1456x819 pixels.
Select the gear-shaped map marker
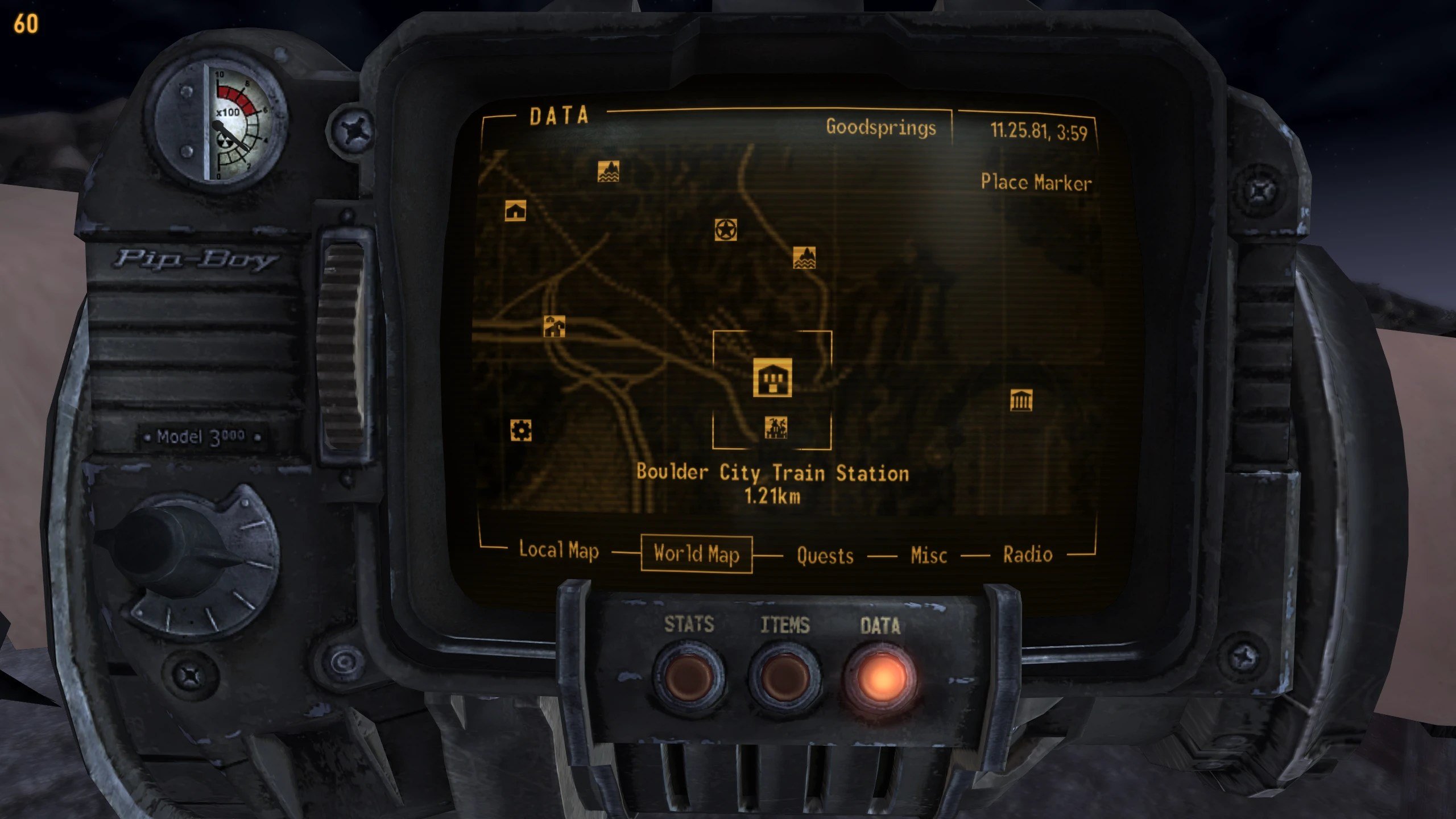pyautogui.click(x=521, y=431)
